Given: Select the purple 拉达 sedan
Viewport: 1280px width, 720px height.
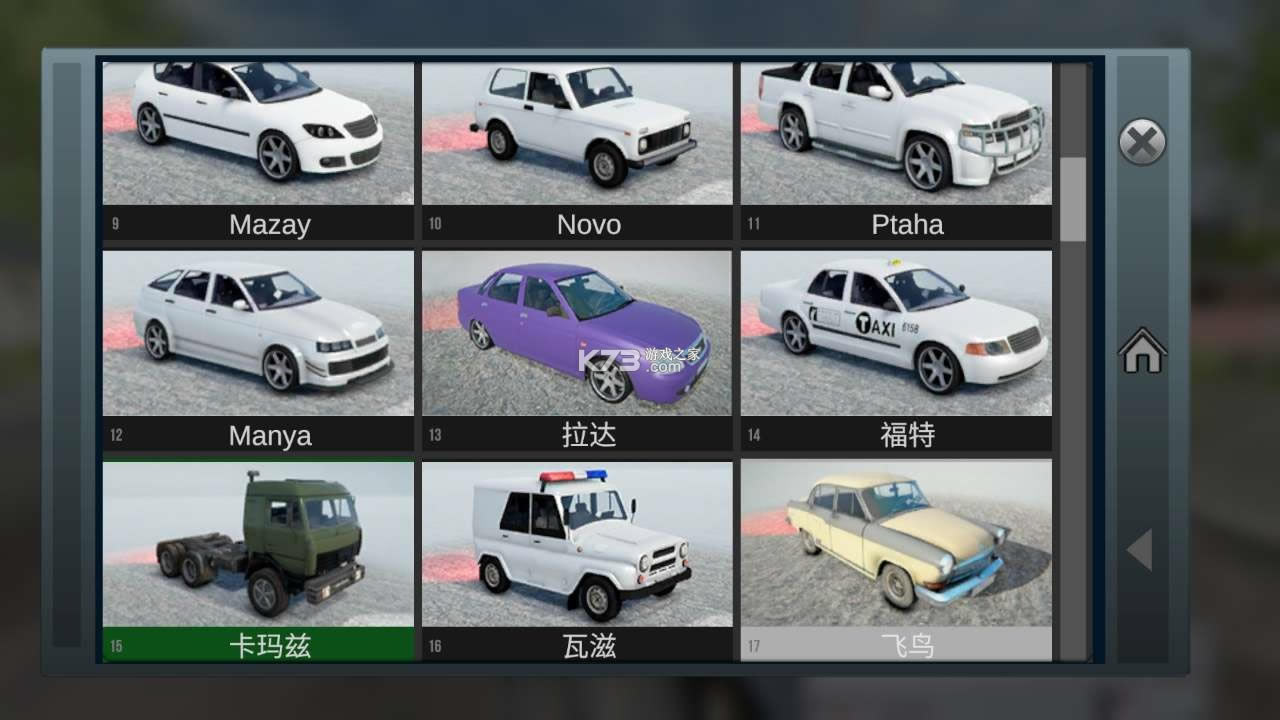Looking at the screenshot, I should 578,333.
